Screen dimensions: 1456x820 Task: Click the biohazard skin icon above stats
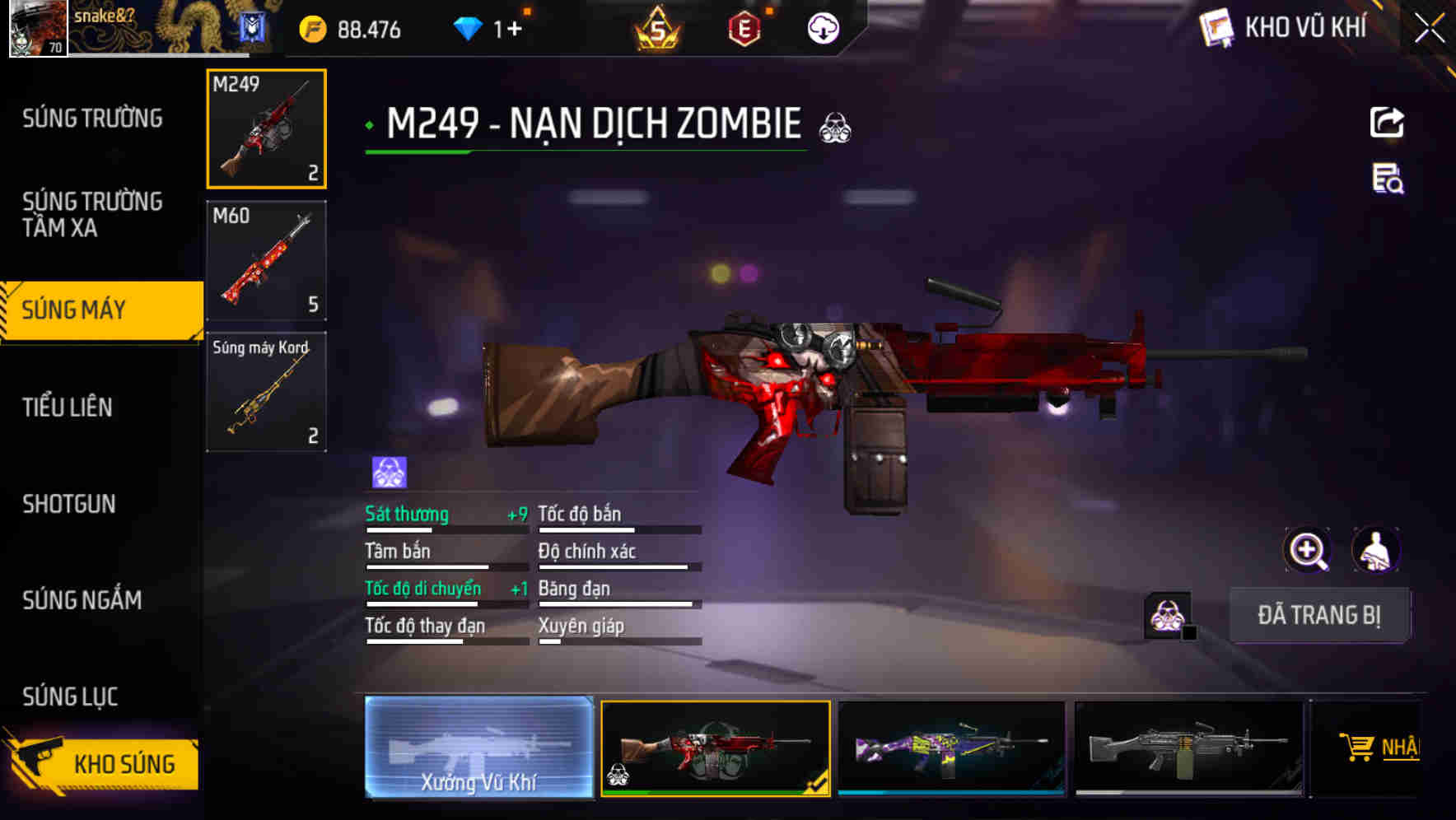(x=387, y=470)
